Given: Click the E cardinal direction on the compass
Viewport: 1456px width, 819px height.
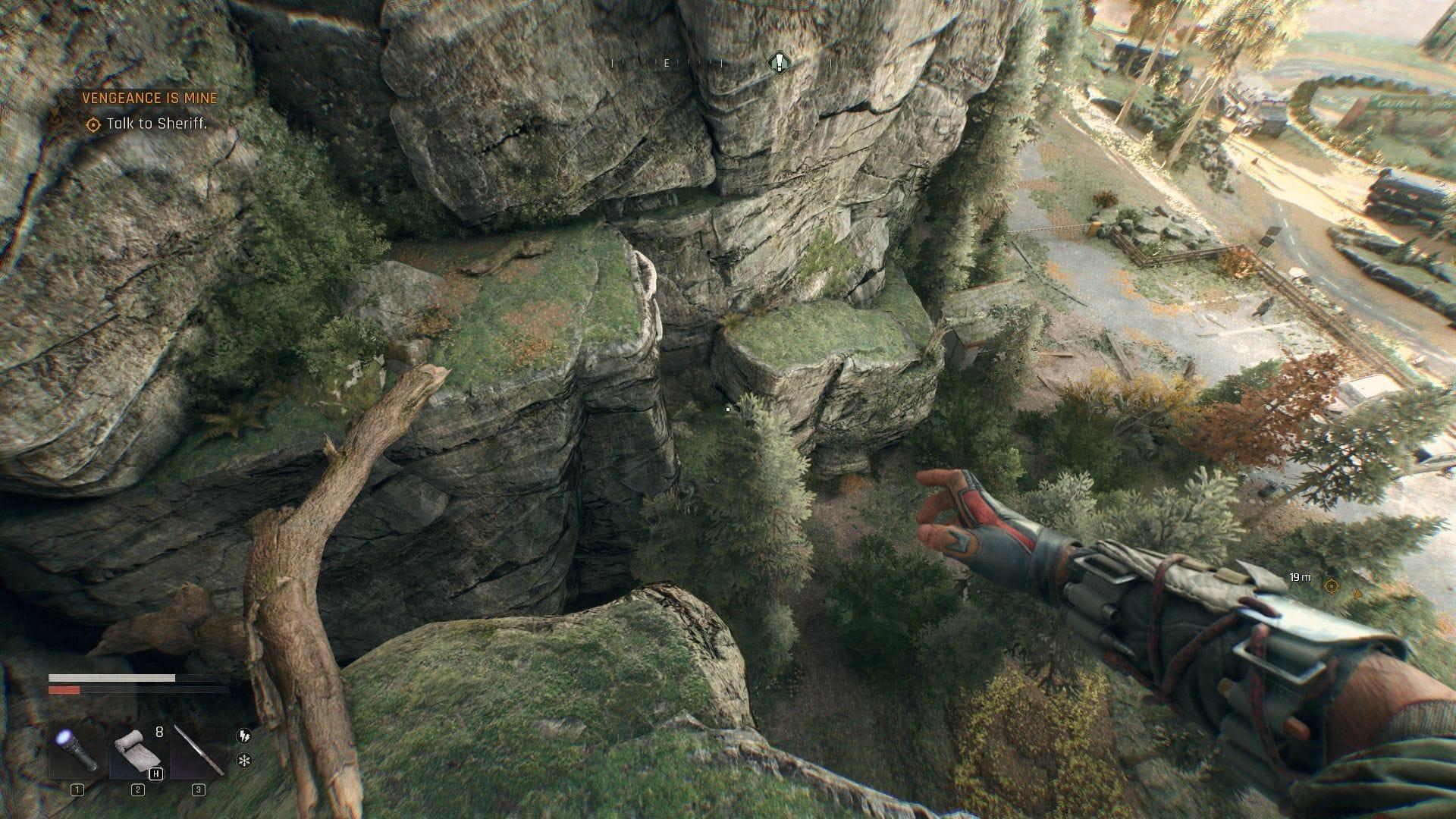Looking at the screenshot, I should [x=667, y=63].
